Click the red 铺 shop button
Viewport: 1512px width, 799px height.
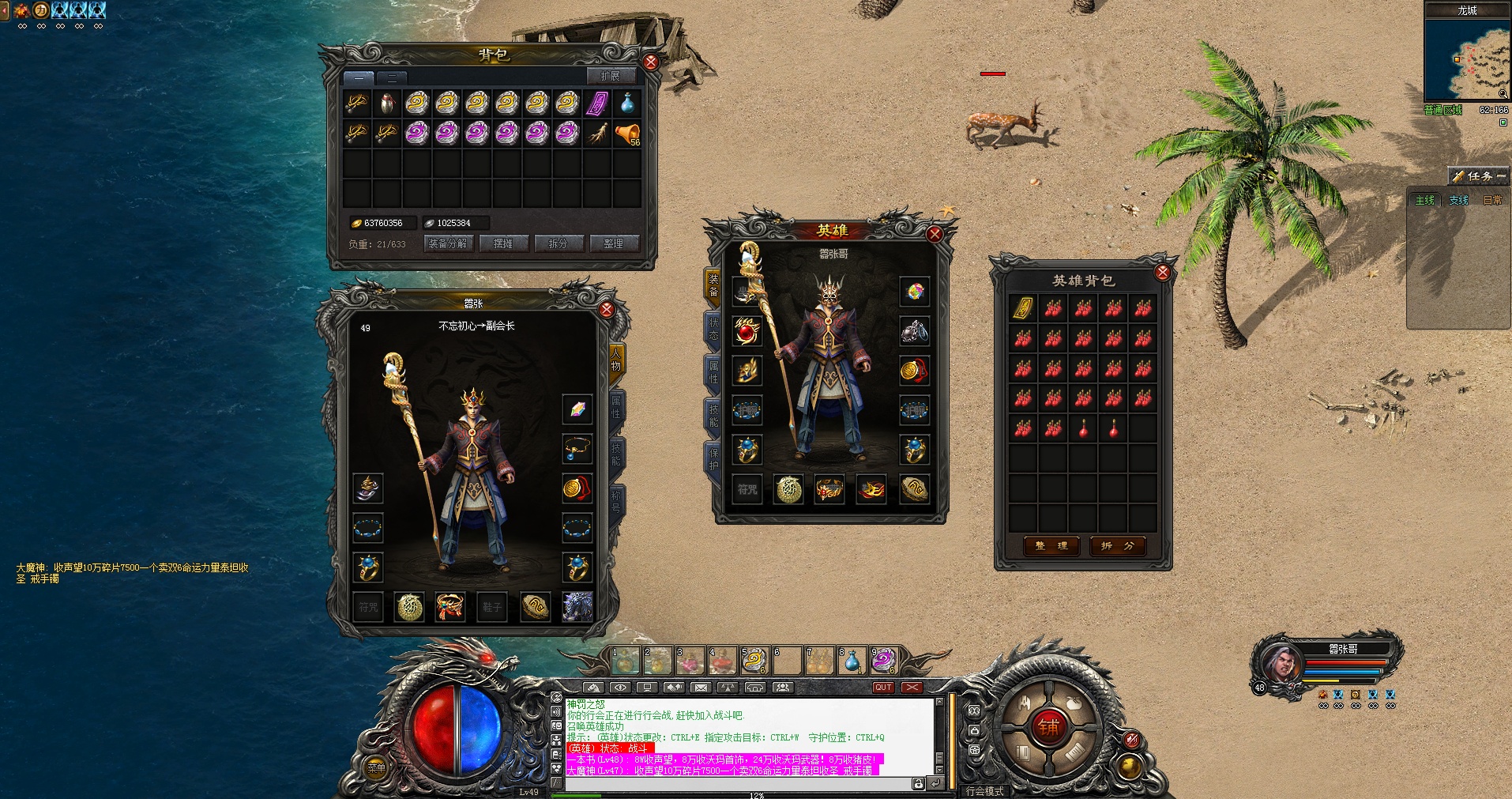pos(1049,727)
